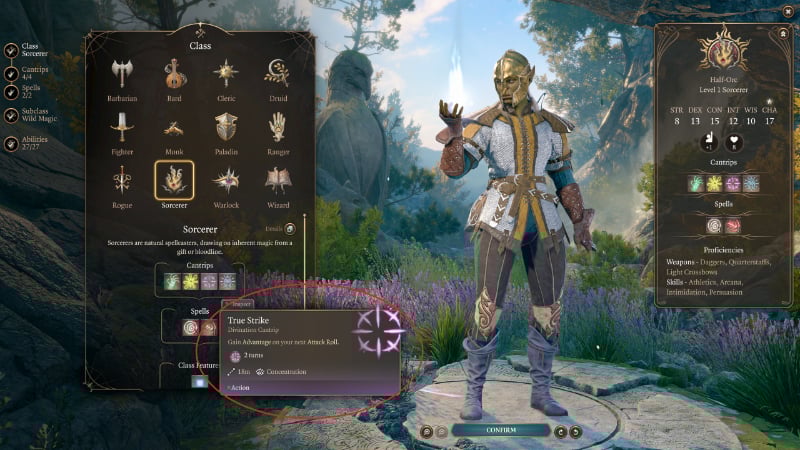Viewport: 800px width, 450px height.
Task: Select the Monk class
Action: click(174, 128)
